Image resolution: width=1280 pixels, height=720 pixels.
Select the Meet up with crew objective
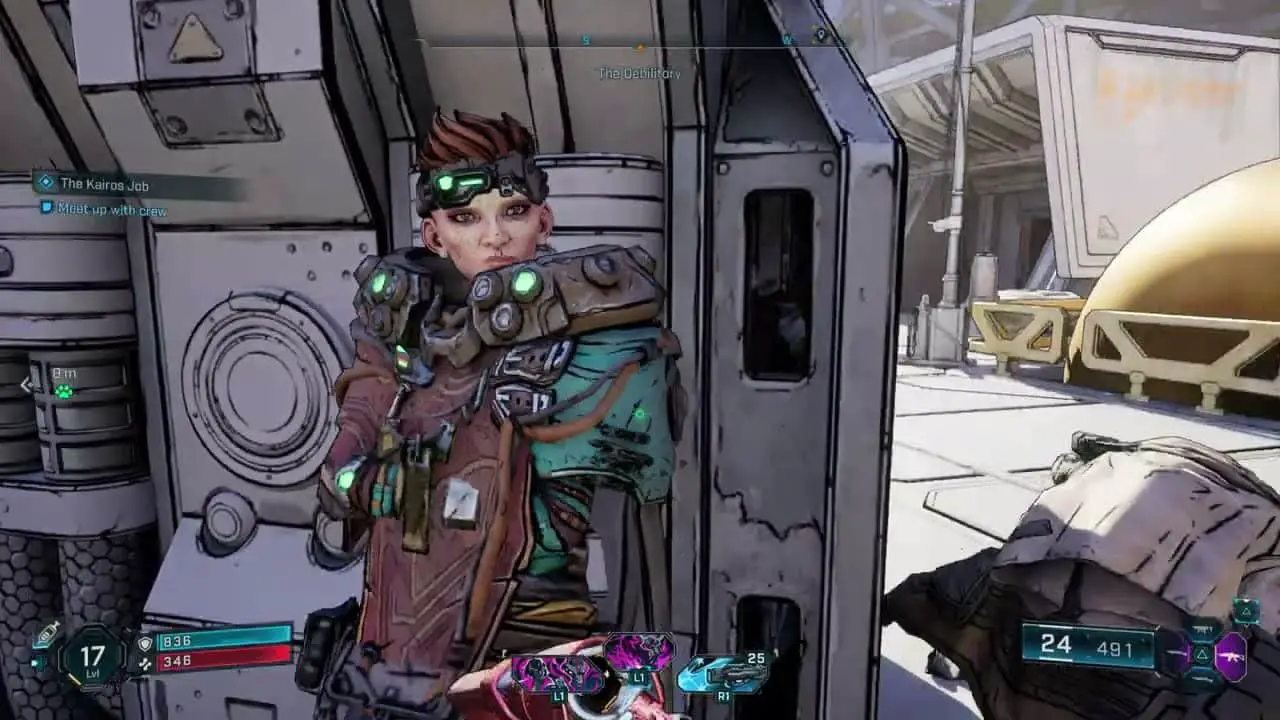[x=112, y=210]
